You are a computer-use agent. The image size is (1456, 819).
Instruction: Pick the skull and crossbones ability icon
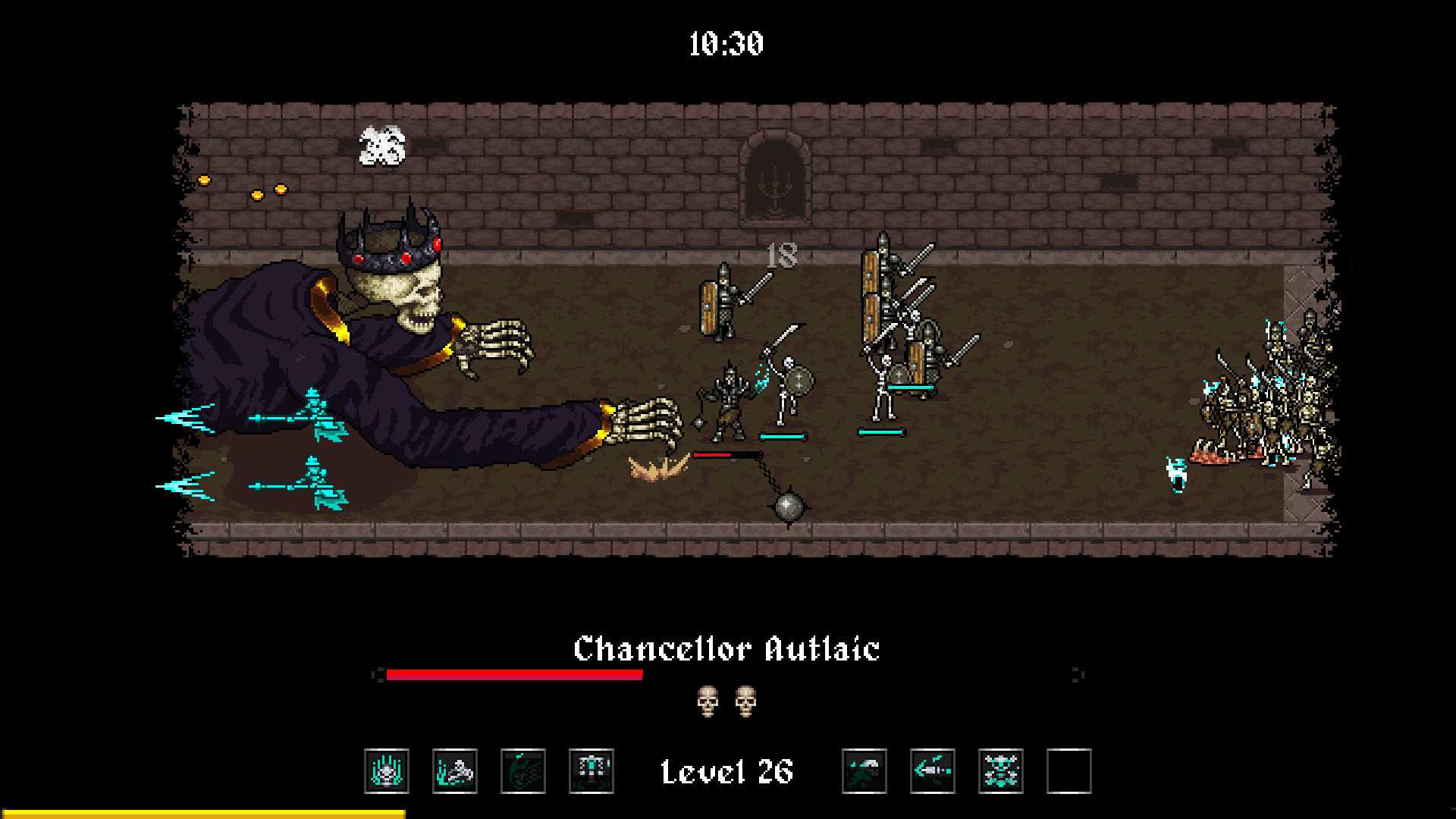click(x=1001, y=771)
